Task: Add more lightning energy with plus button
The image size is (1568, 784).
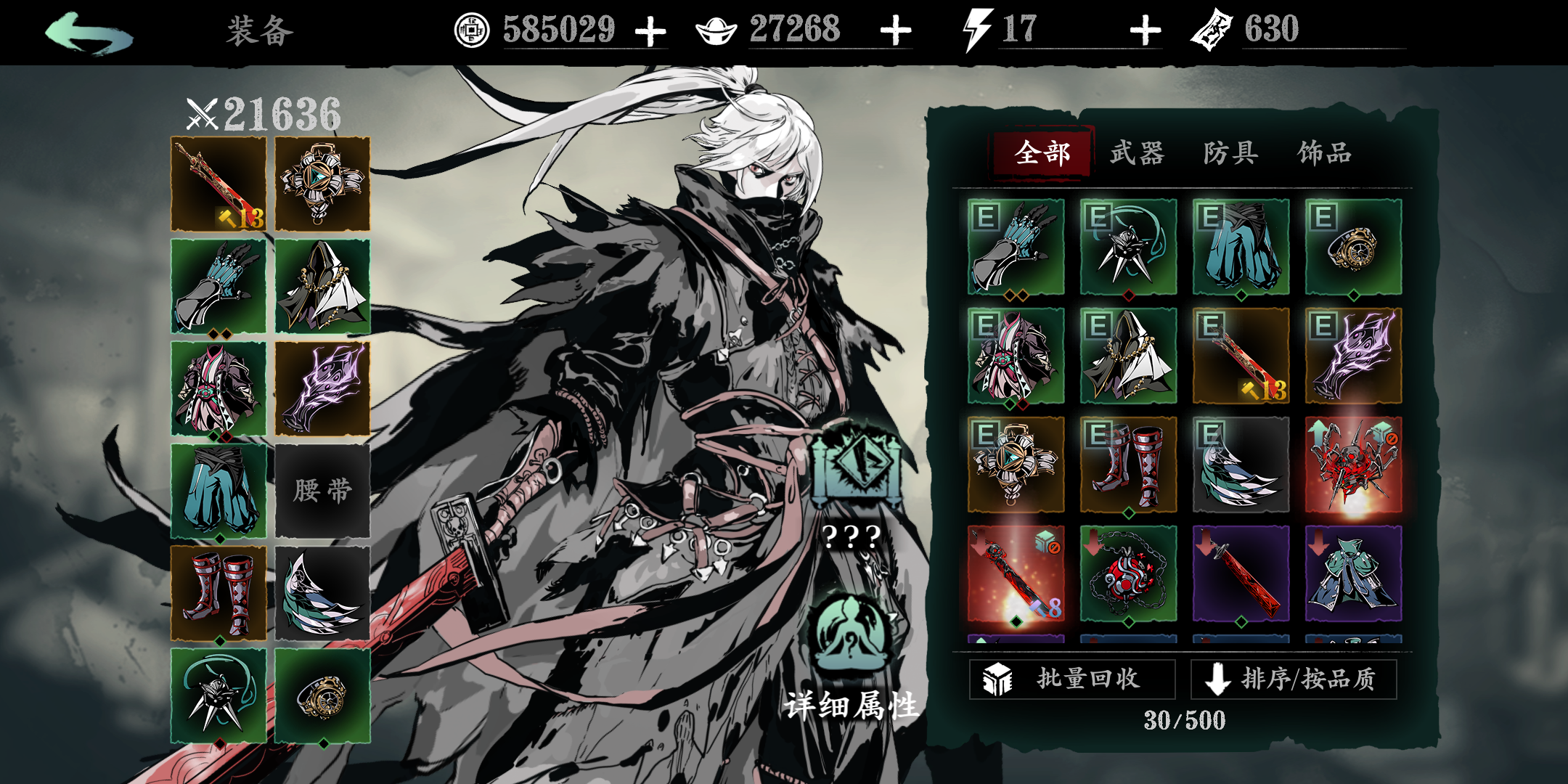Action: (x=1145, y=31)
